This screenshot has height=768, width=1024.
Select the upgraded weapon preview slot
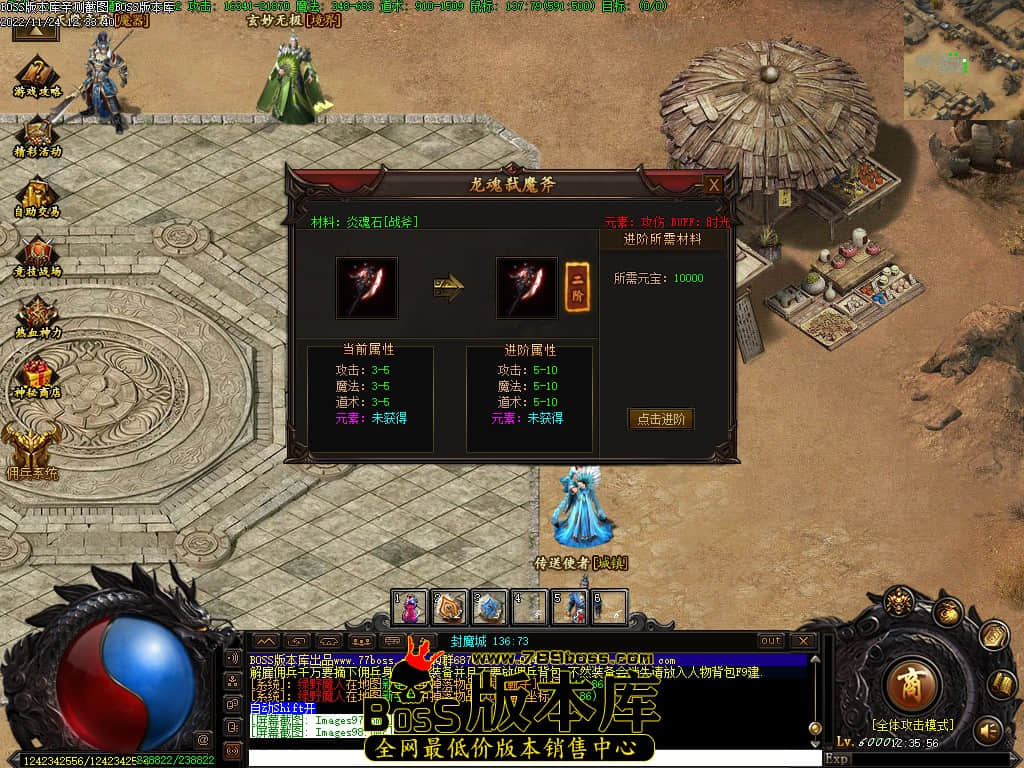coord(527,288)
